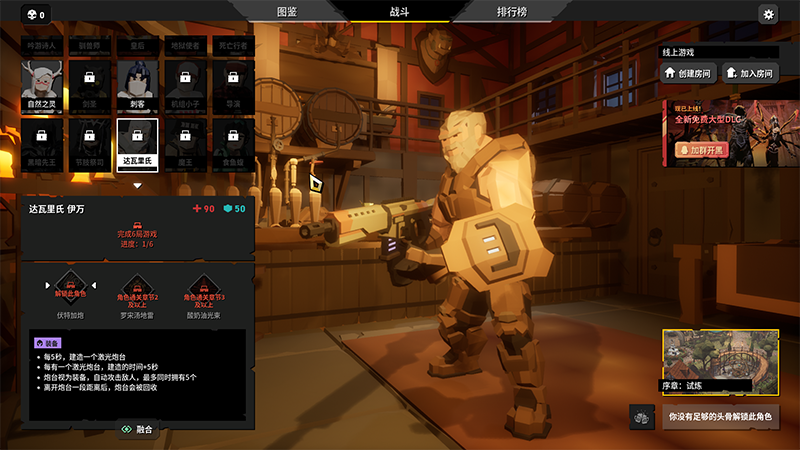This screenshot has width=800, height=450.
Task: Click 加入房间 to join a room
Action: point(750,73)
